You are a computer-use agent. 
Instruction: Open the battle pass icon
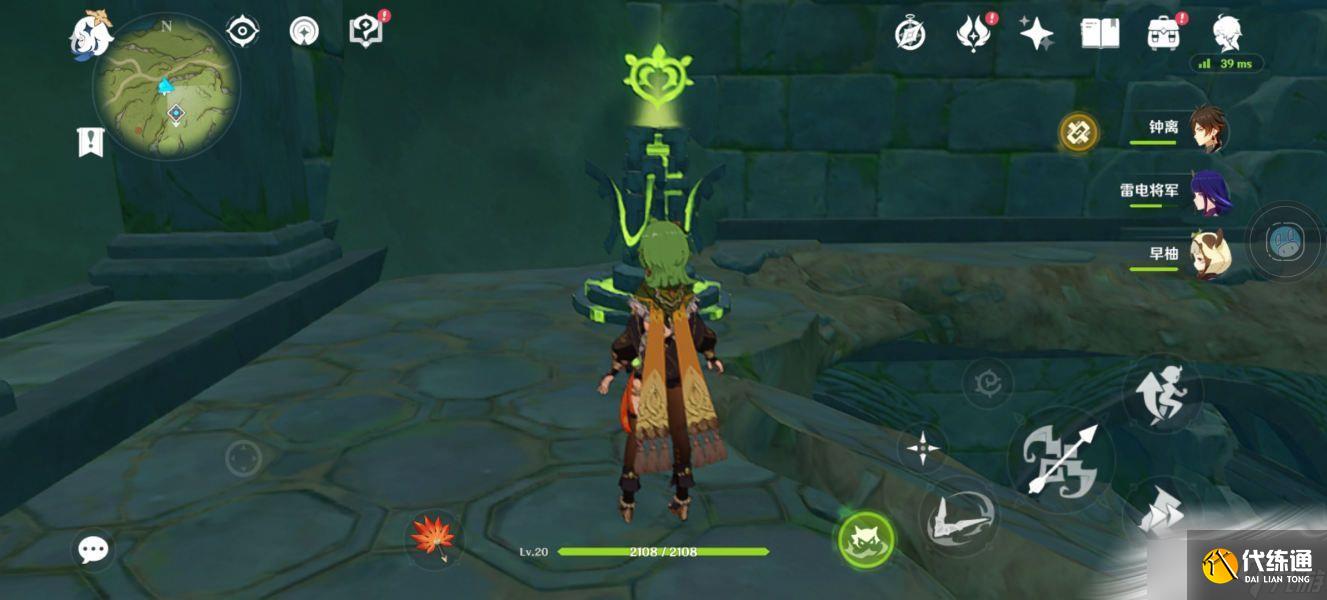click(x=972, y=34)
